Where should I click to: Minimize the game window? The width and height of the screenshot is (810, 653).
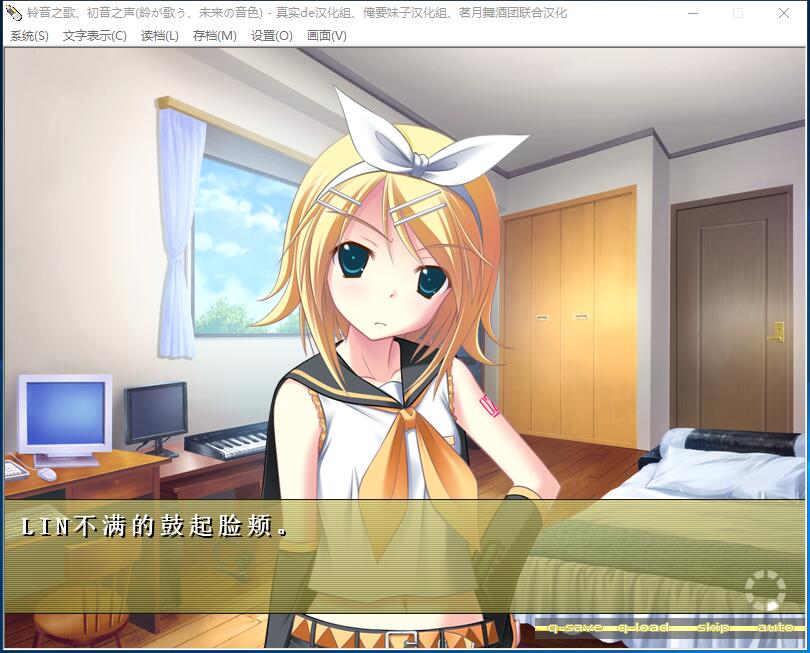pyautogui.click(x=693, y=13)
